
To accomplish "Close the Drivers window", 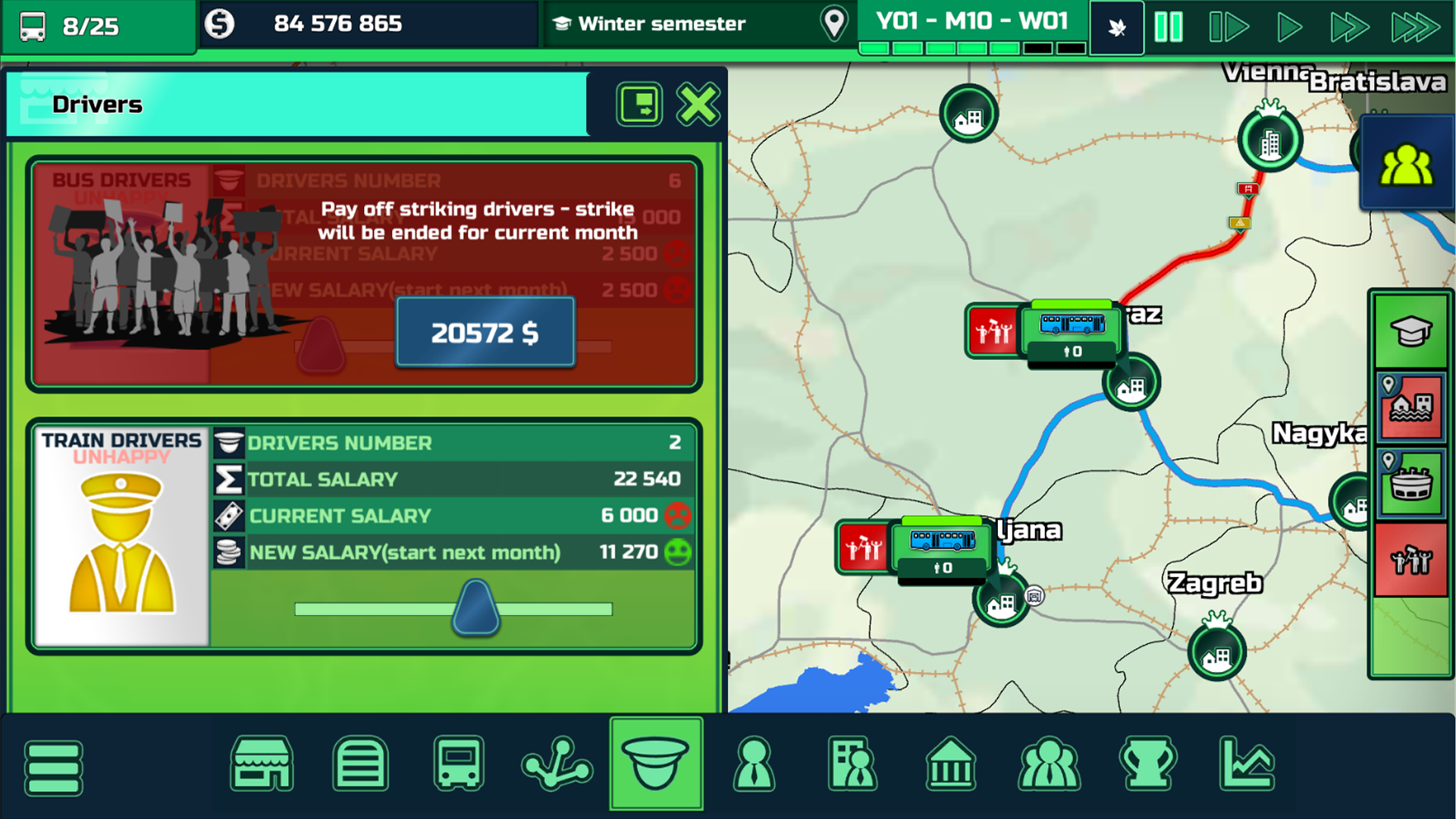I will tap(697, 105).
